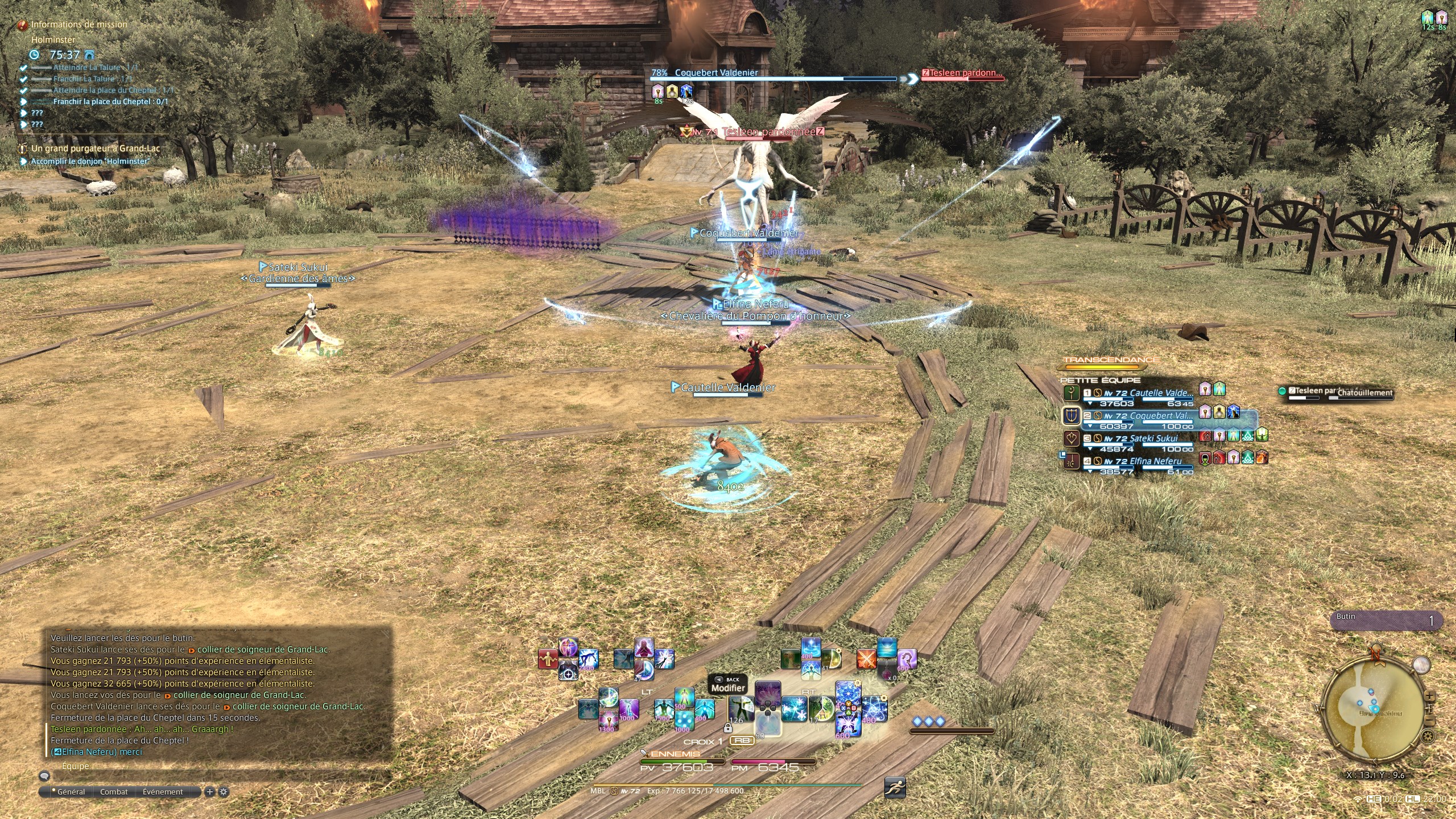The height and width of the screenshot is (819, 1456).
Task: Open the speech bubble chat mode icon
Action: tap(44, 776)
